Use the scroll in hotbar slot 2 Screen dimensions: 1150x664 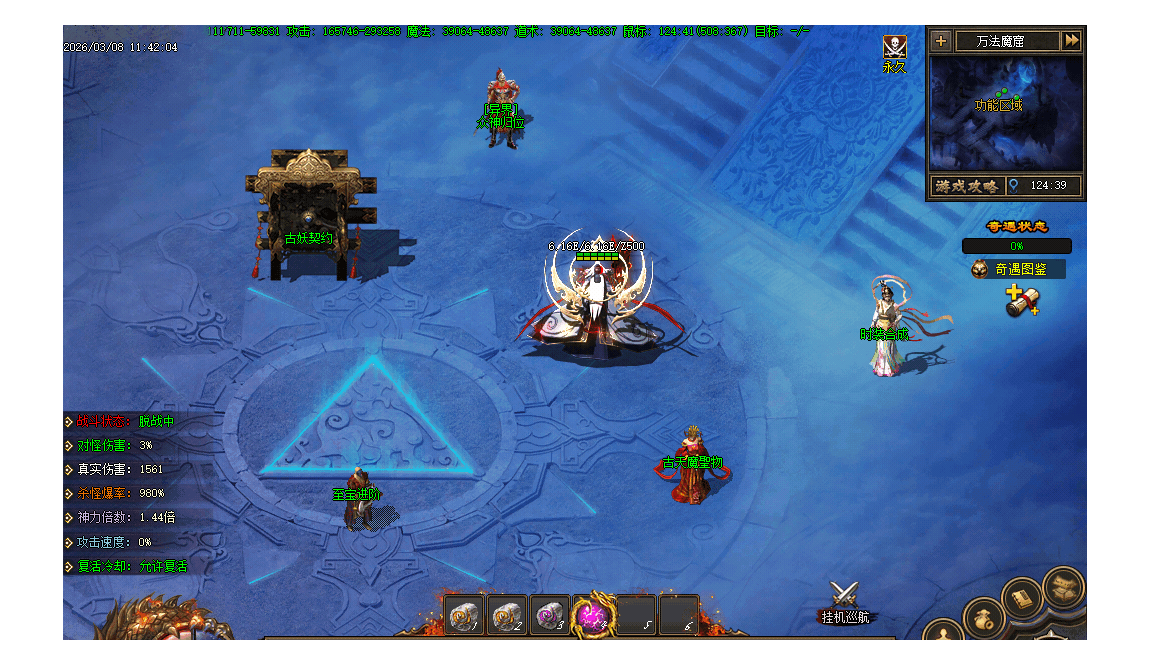click(506, 615)
